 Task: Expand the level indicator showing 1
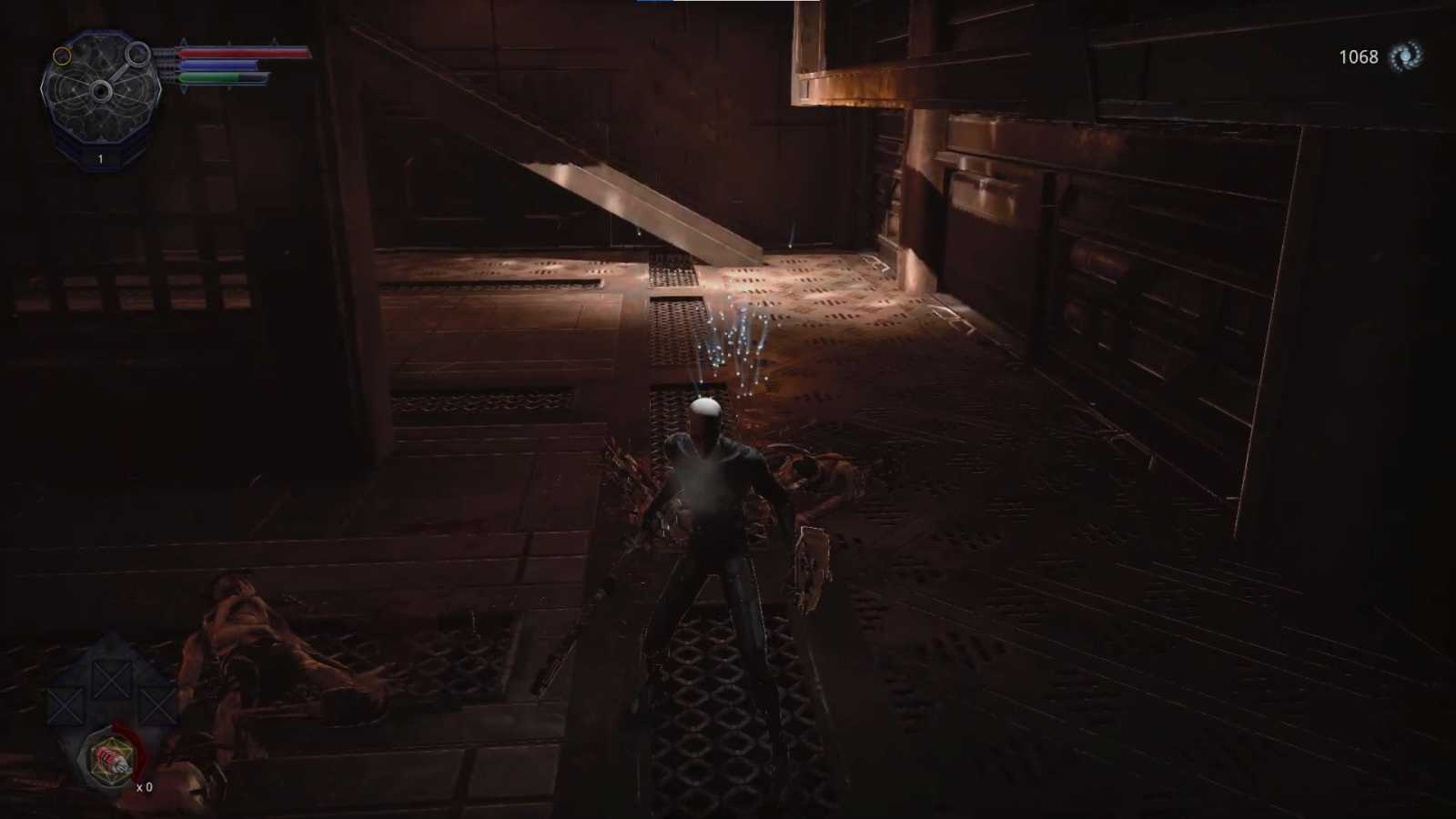pos(99,159)
